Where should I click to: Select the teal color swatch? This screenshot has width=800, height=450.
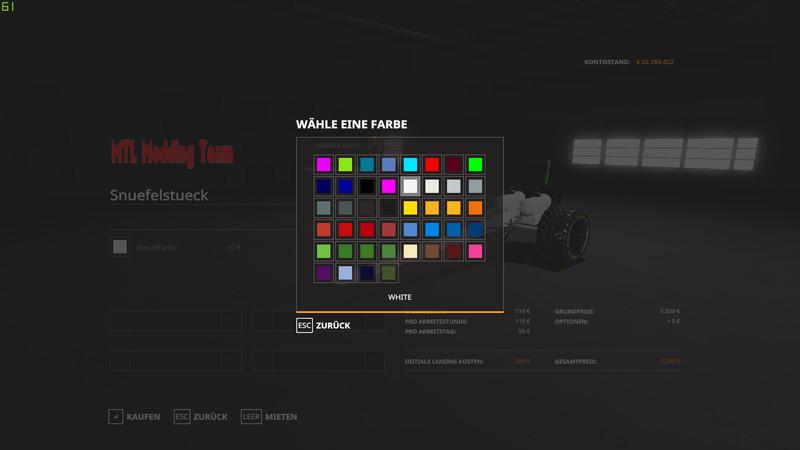[367, 164]
